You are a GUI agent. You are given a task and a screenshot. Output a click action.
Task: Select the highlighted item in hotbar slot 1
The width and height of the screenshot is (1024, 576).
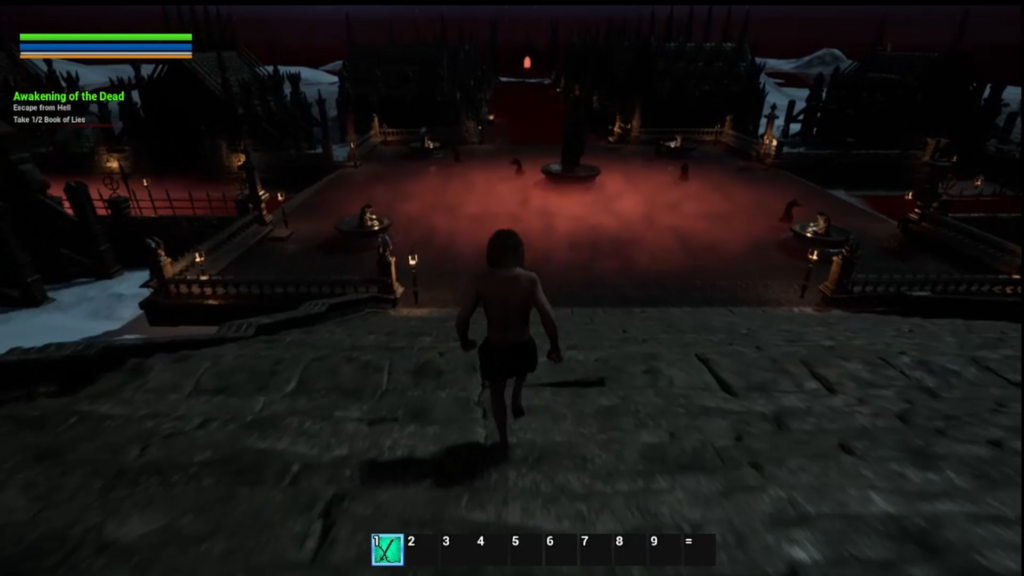(388, 549)
